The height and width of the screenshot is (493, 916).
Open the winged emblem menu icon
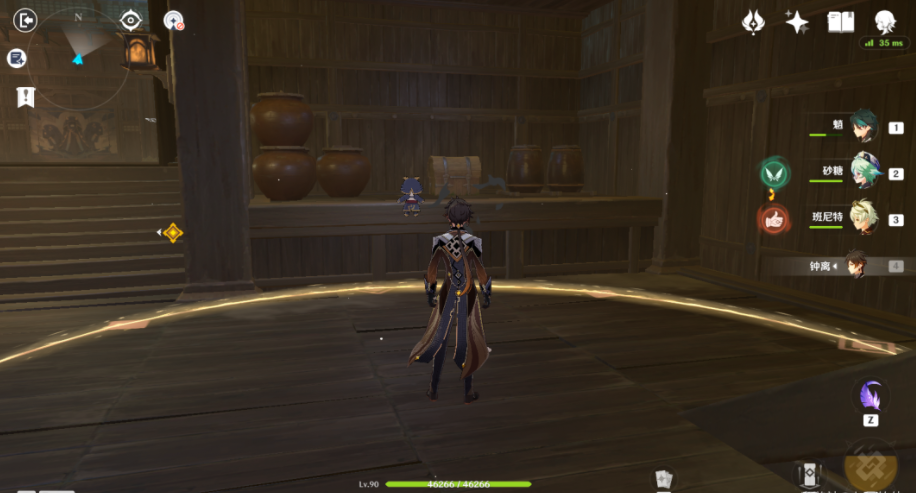coord(753,22)
